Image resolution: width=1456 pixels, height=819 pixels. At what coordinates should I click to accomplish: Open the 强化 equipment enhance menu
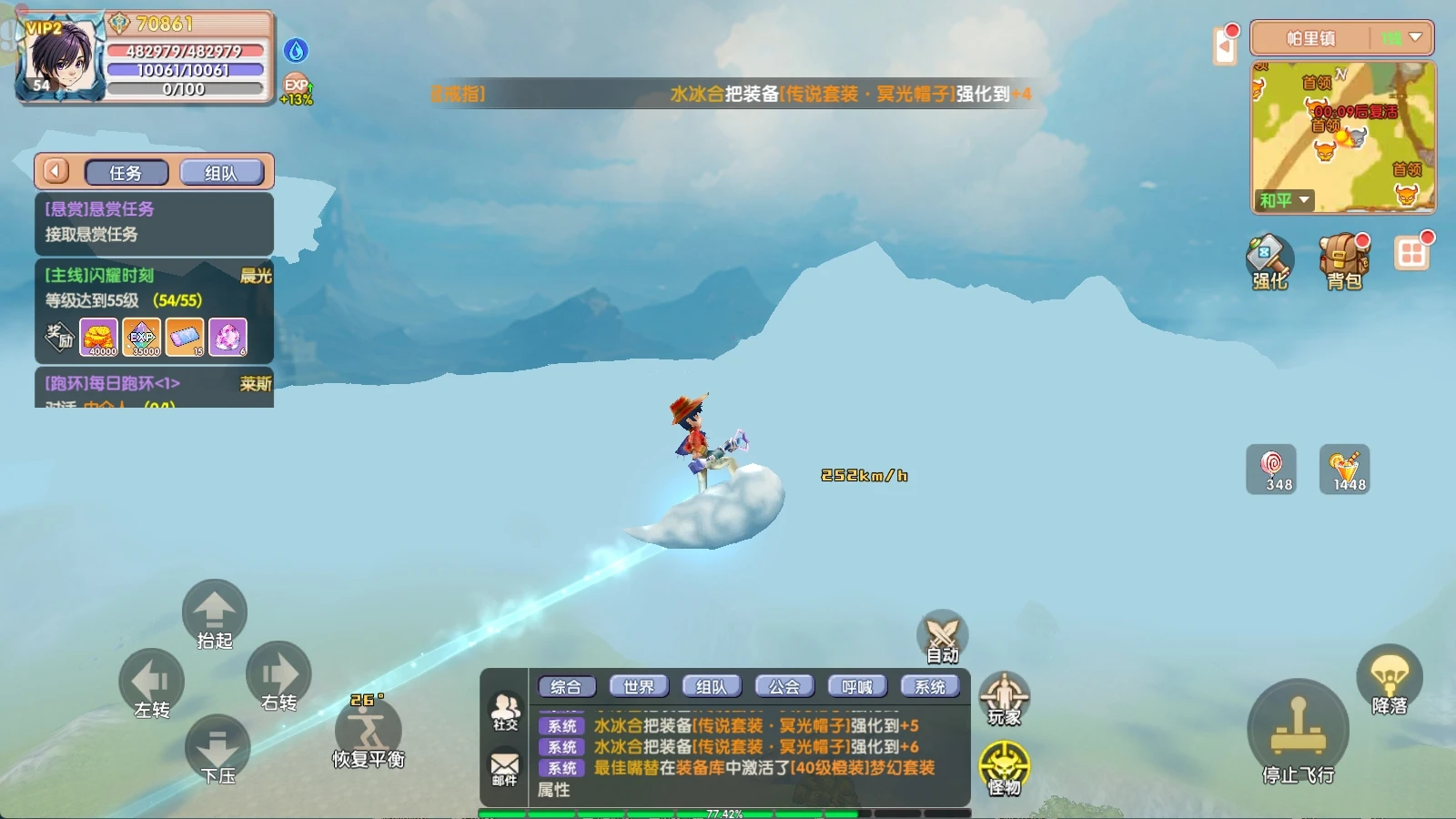pos(1269,262)
